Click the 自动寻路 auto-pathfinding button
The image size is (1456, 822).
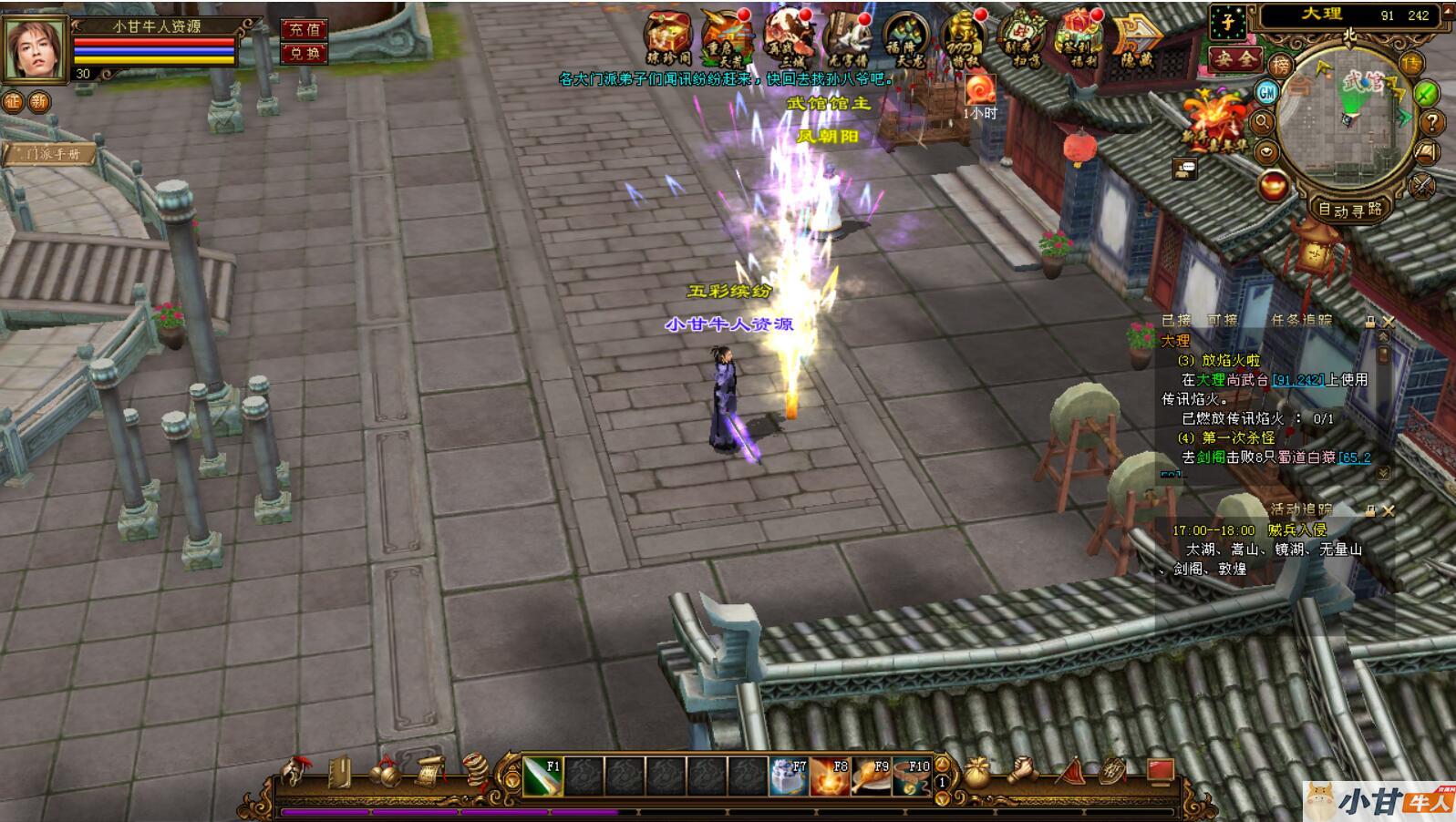pos(1350,209)
